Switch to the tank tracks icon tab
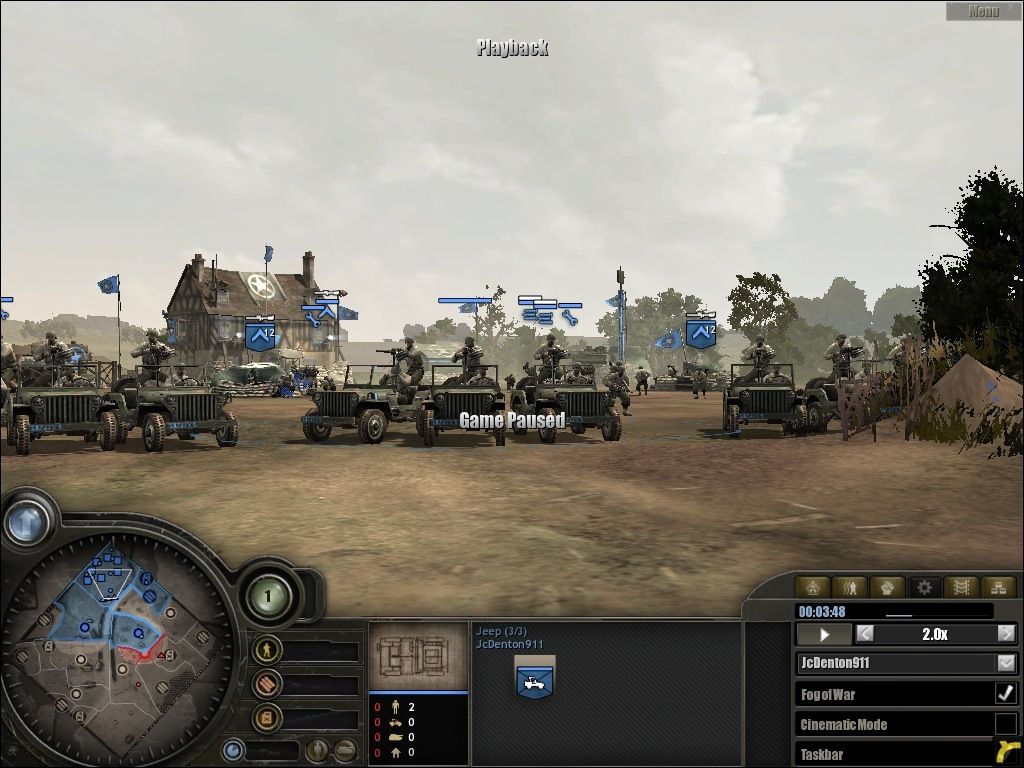 click(961, 587)
